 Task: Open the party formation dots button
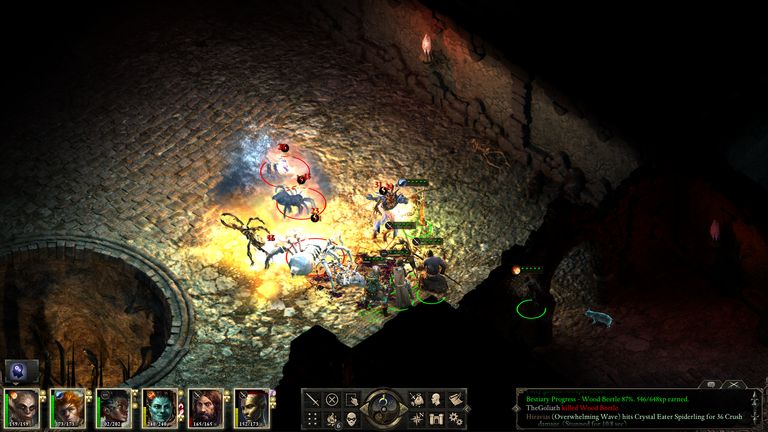tap(313, 418)
